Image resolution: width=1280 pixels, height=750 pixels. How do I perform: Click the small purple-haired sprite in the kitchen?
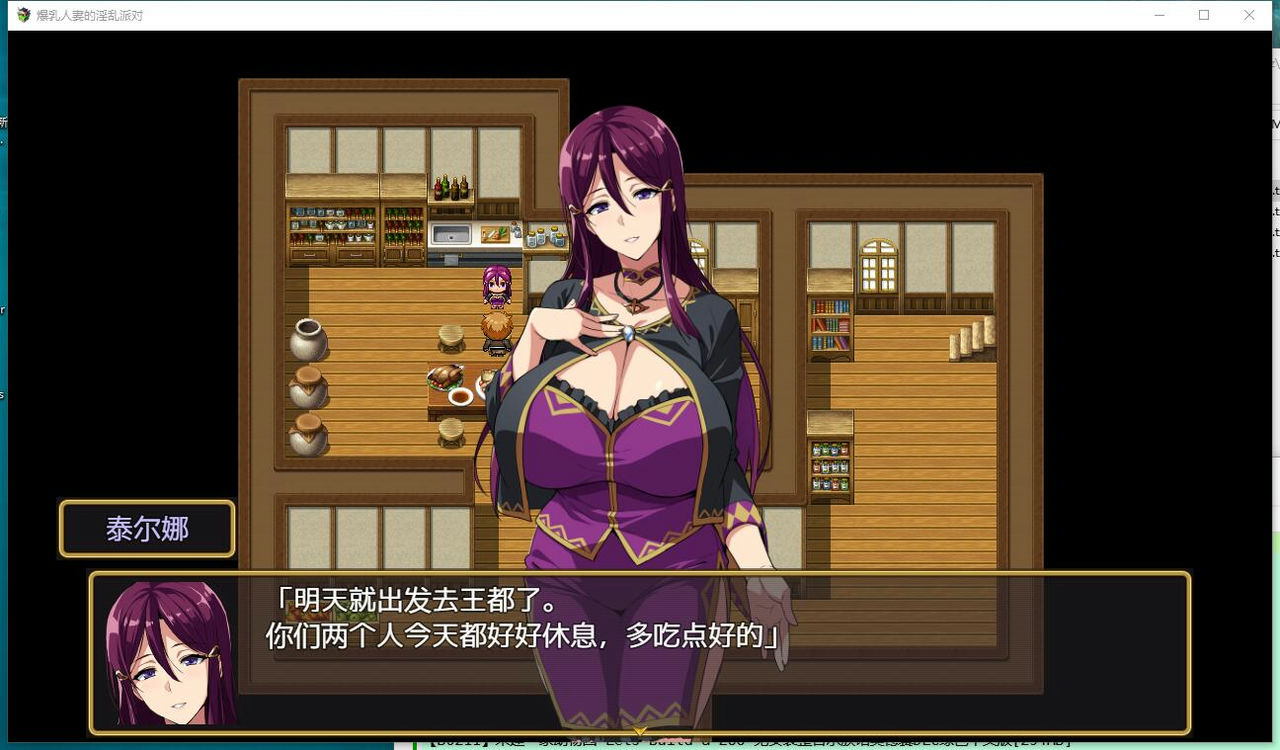coord(495,285)
